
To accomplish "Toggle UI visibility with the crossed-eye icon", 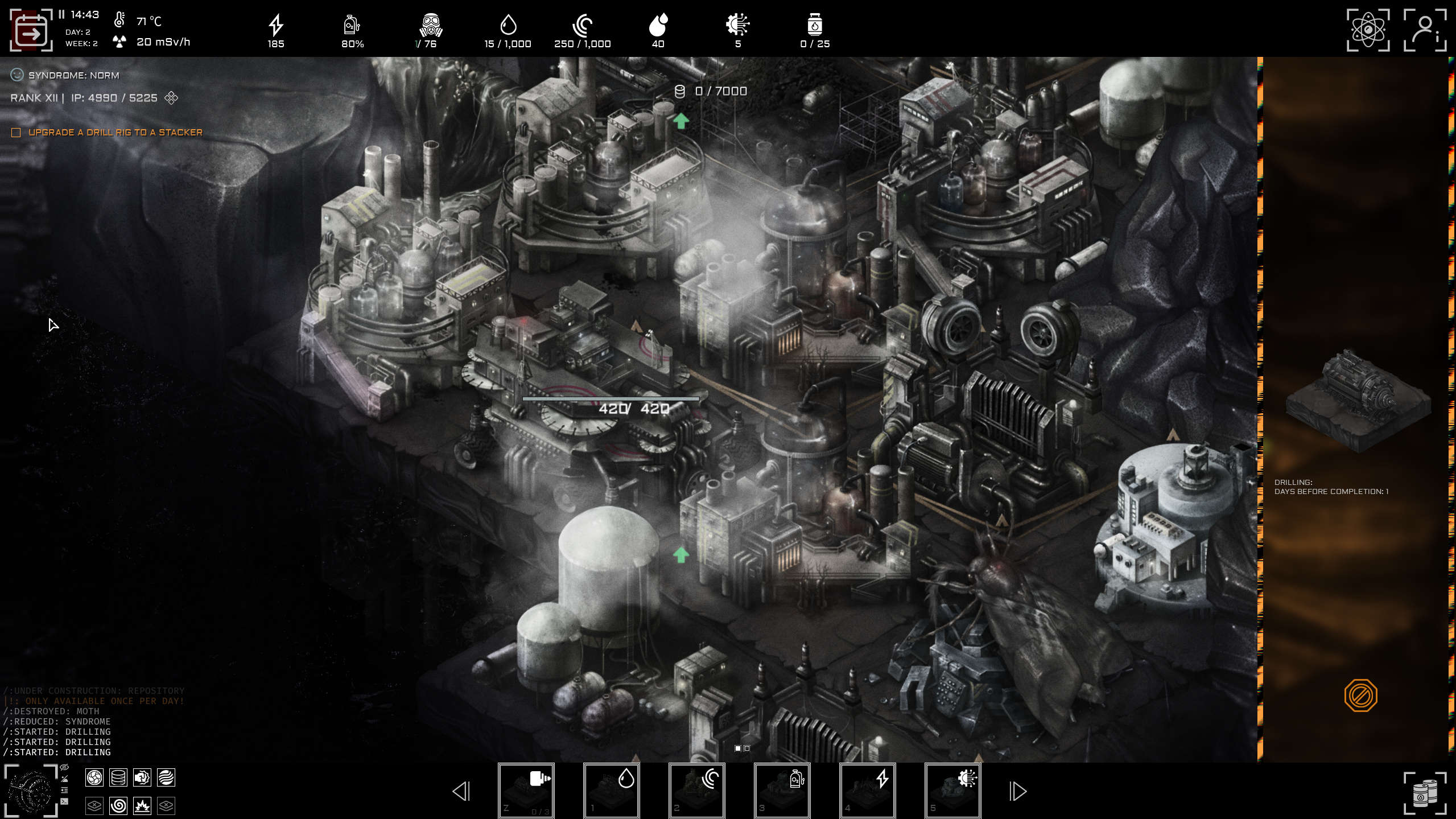I will pyautogui.click(x=64, y=767).
